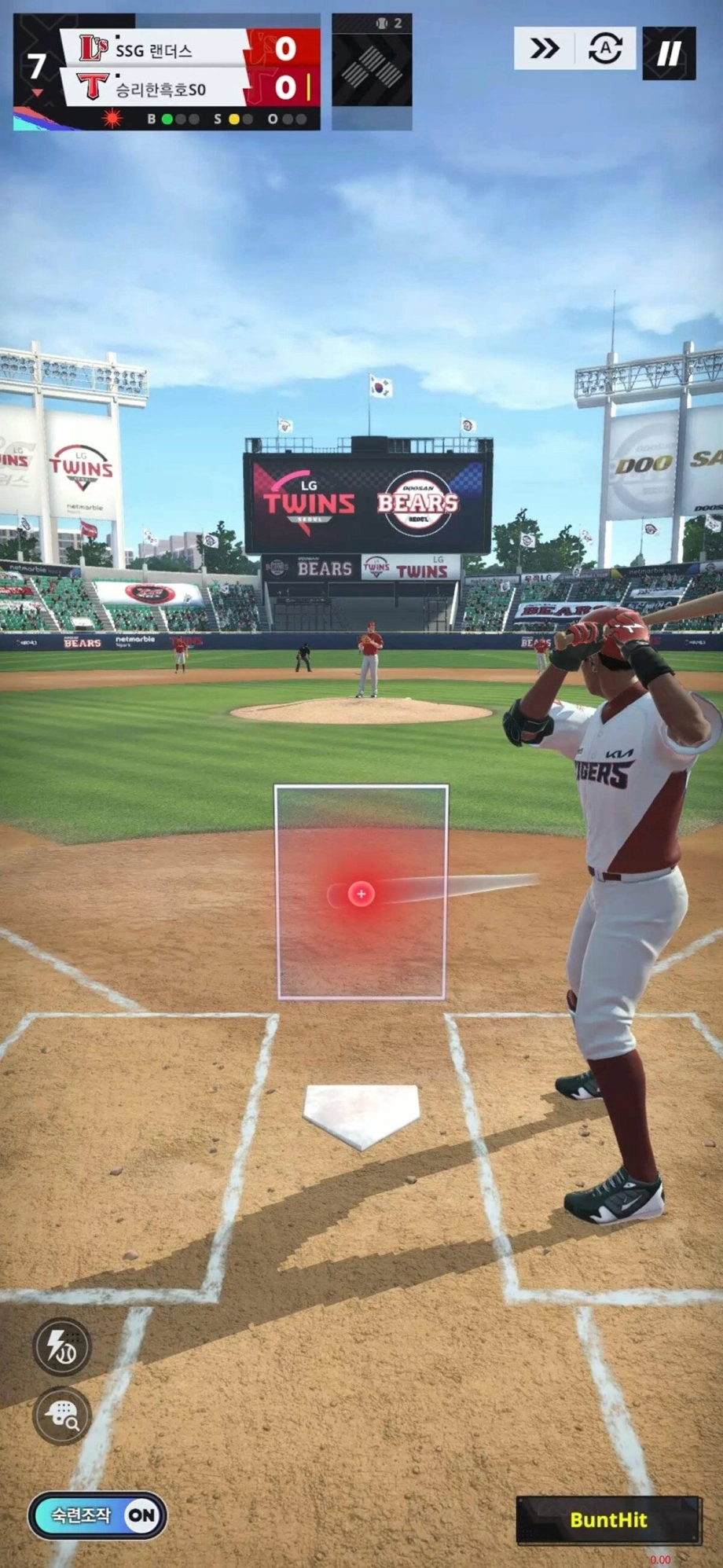Tap the fast-forward double arrow button

click(x=545, y=49)
